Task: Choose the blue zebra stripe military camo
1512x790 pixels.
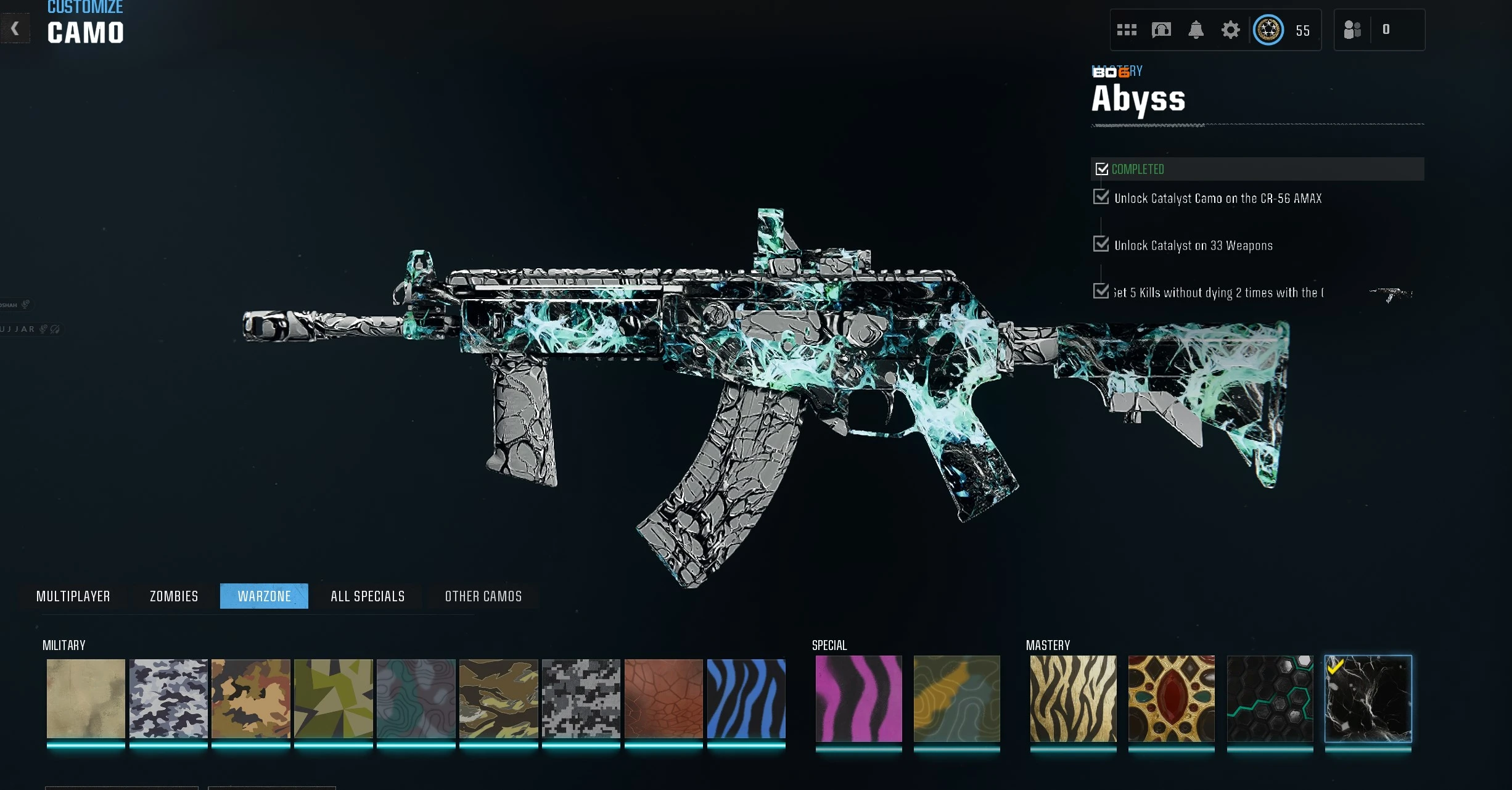Action: pyautogui.click(x=746, y=699)
